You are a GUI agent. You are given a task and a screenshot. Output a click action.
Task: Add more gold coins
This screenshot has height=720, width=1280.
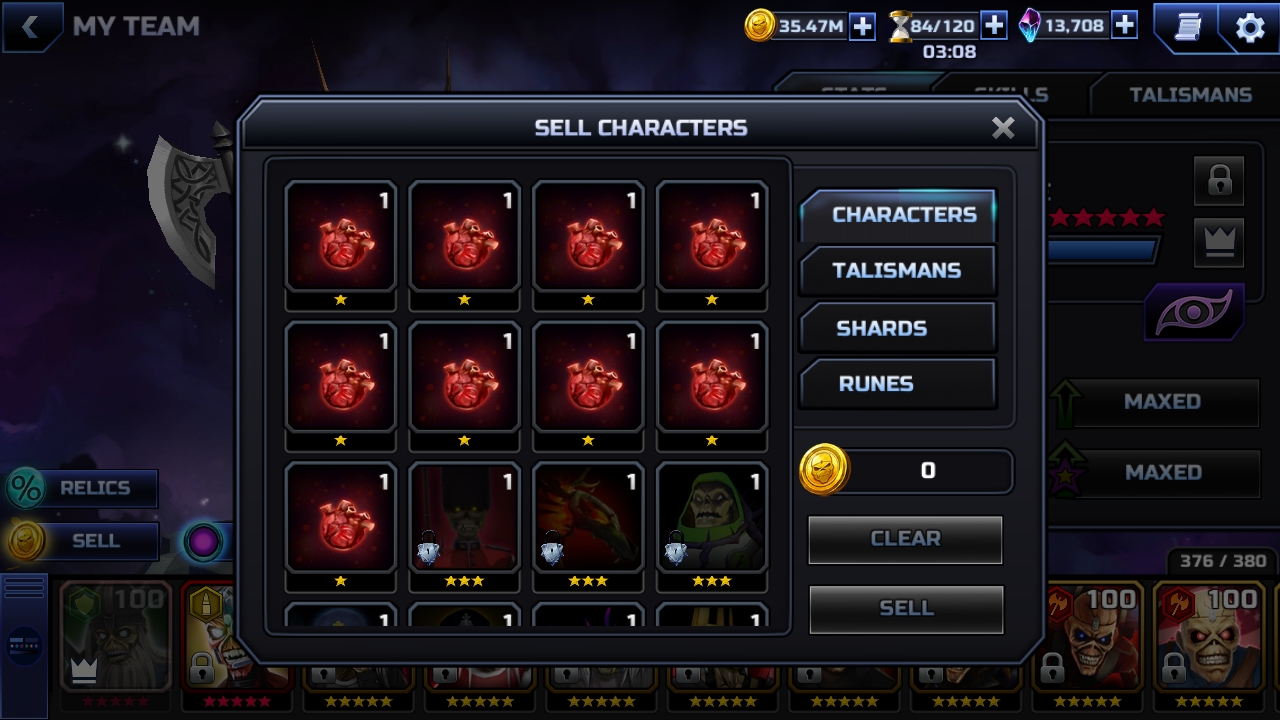[x=862, y=27]
